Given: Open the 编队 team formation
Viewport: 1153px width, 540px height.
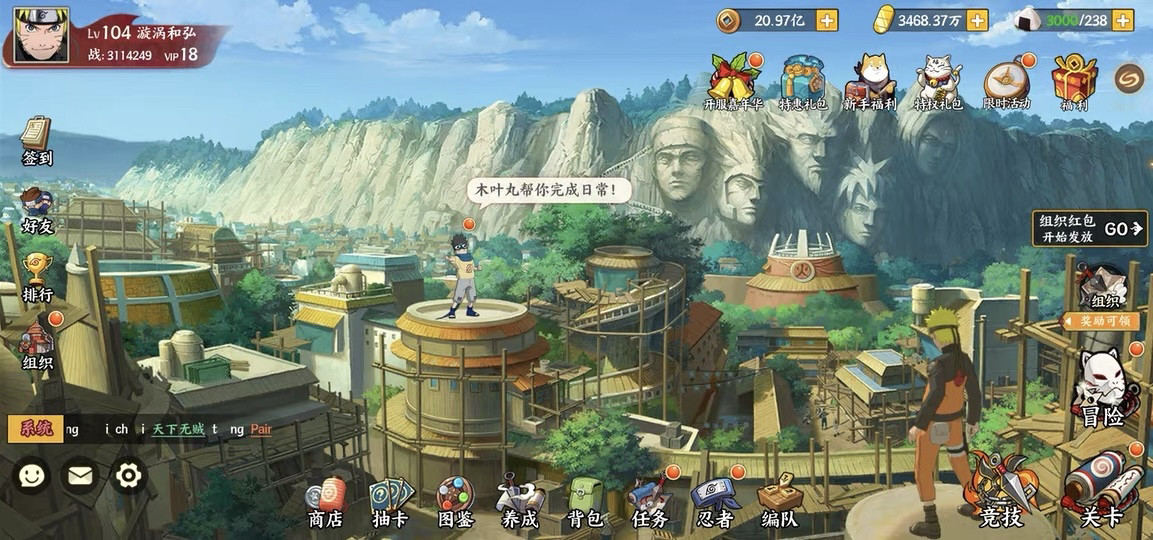Looking at the screenshot, I should click(x=779, y=503).
